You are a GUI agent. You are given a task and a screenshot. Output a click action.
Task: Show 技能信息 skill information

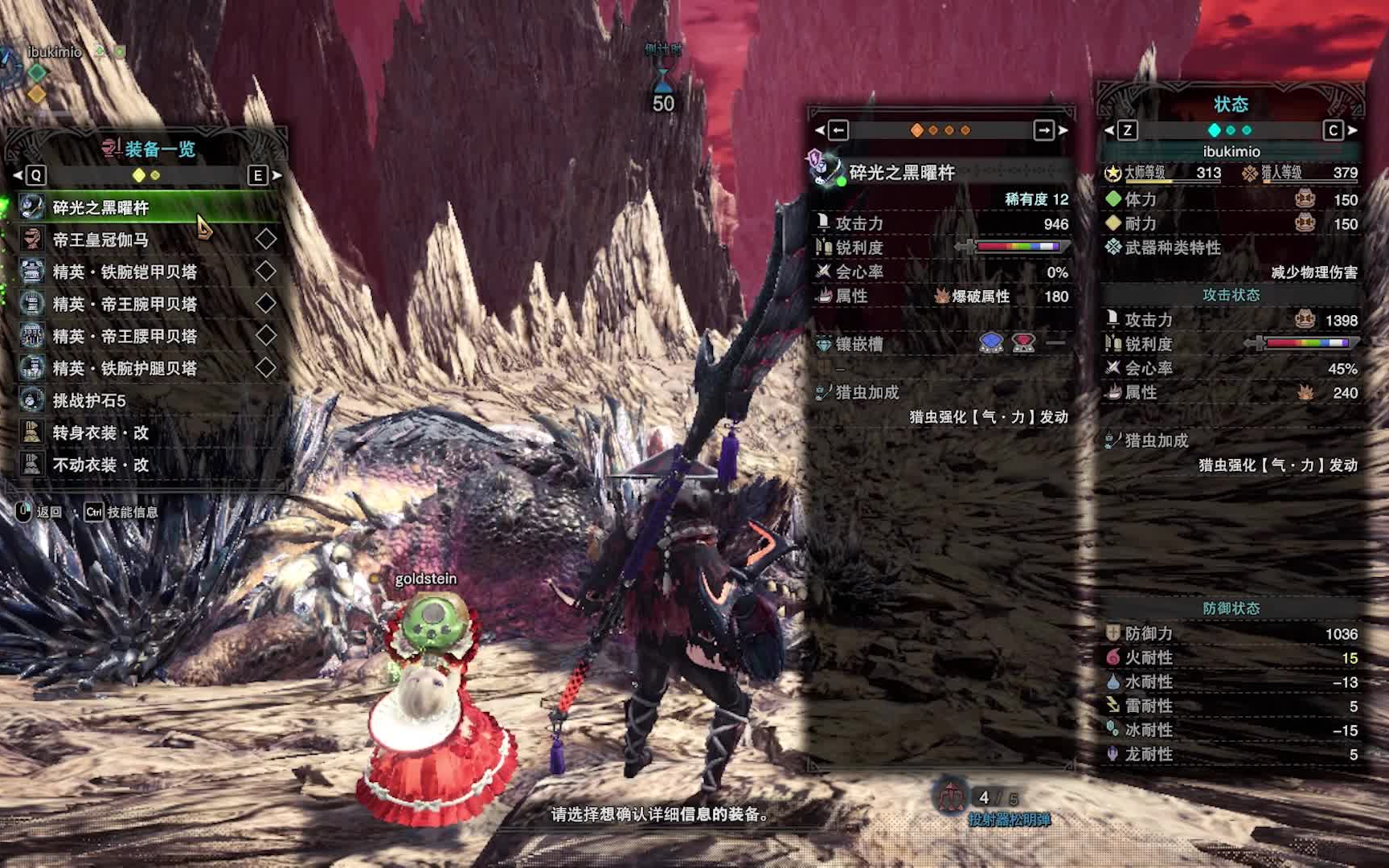coord(122,512)
